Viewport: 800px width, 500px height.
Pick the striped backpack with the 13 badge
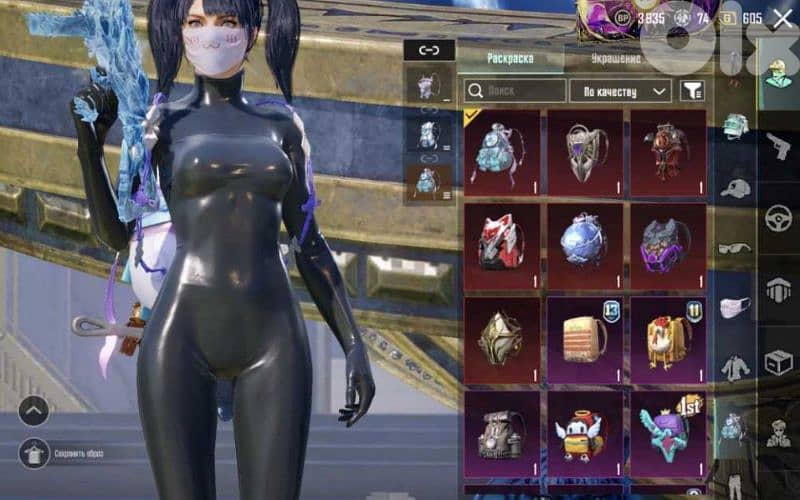(x=585, y=338)
